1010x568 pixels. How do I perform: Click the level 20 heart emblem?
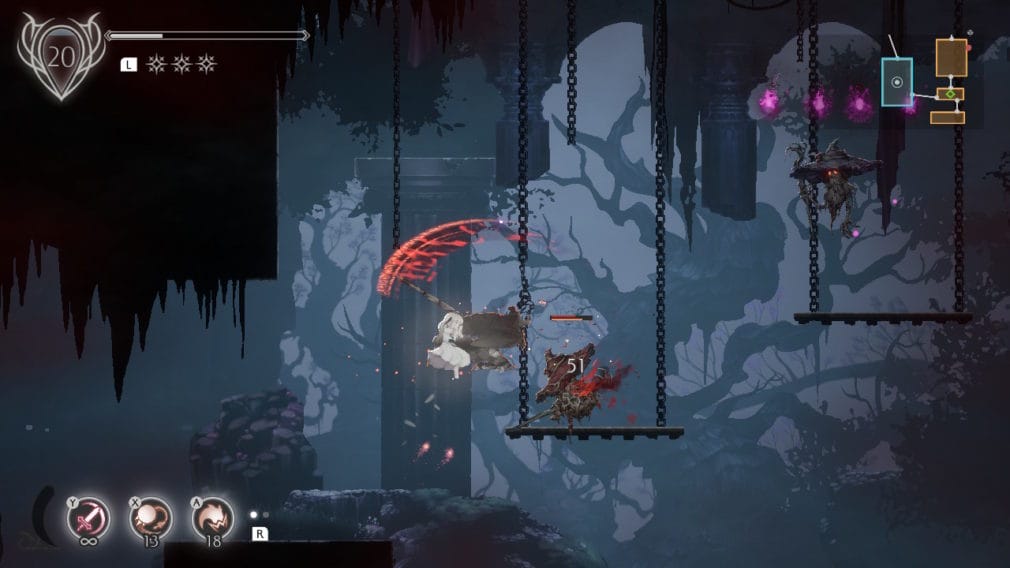point(61,56)
